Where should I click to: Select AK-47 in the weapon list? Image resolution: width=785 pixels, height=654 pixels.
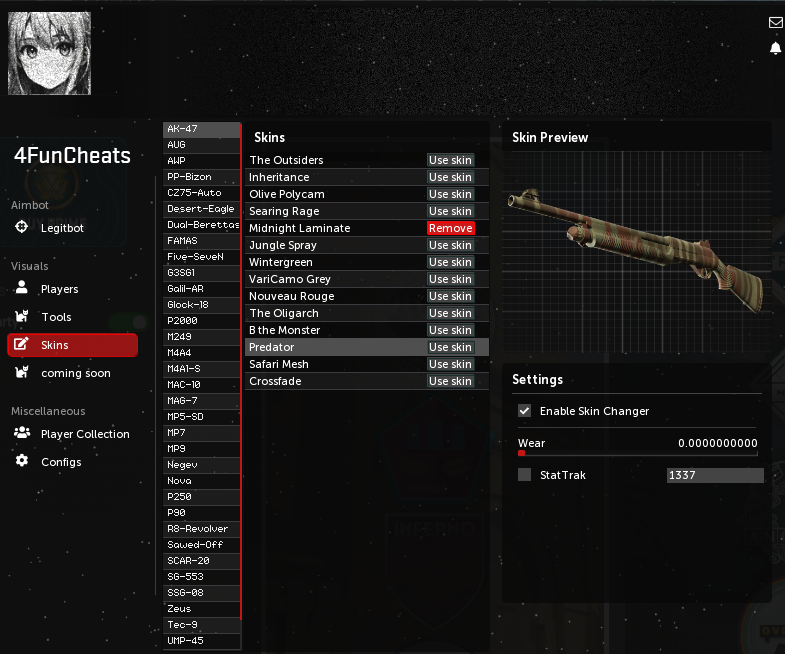coord(201,129)
